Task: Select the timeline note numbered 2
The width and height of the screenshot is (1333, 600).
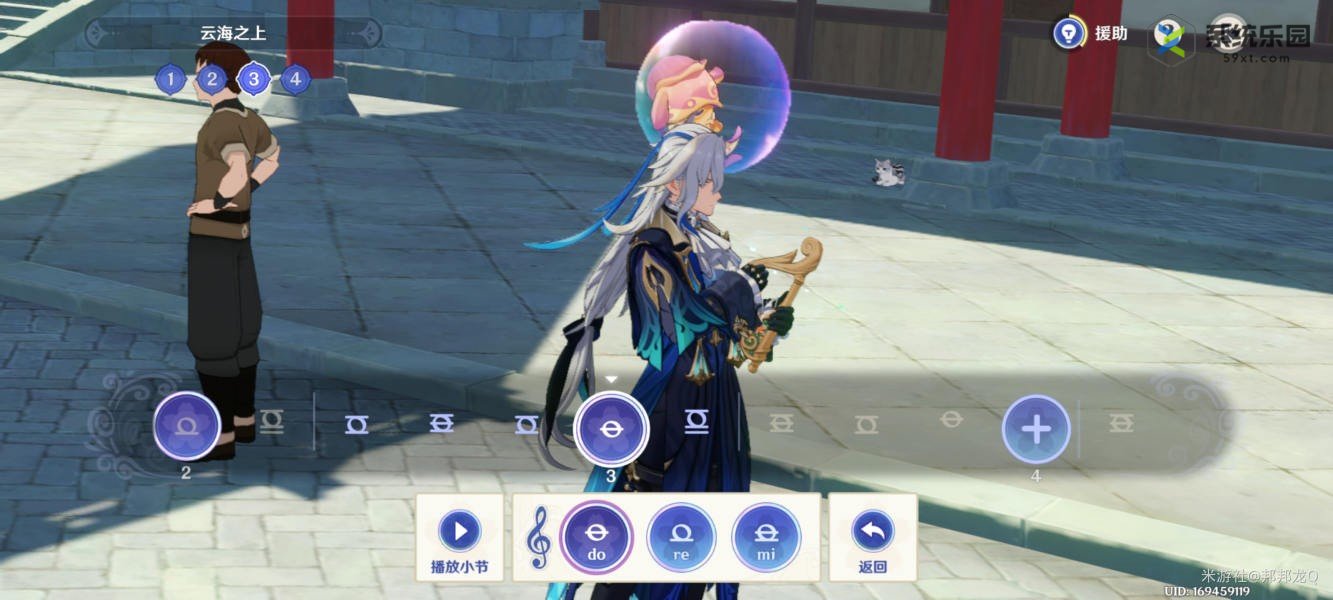Action: (187, 426)
